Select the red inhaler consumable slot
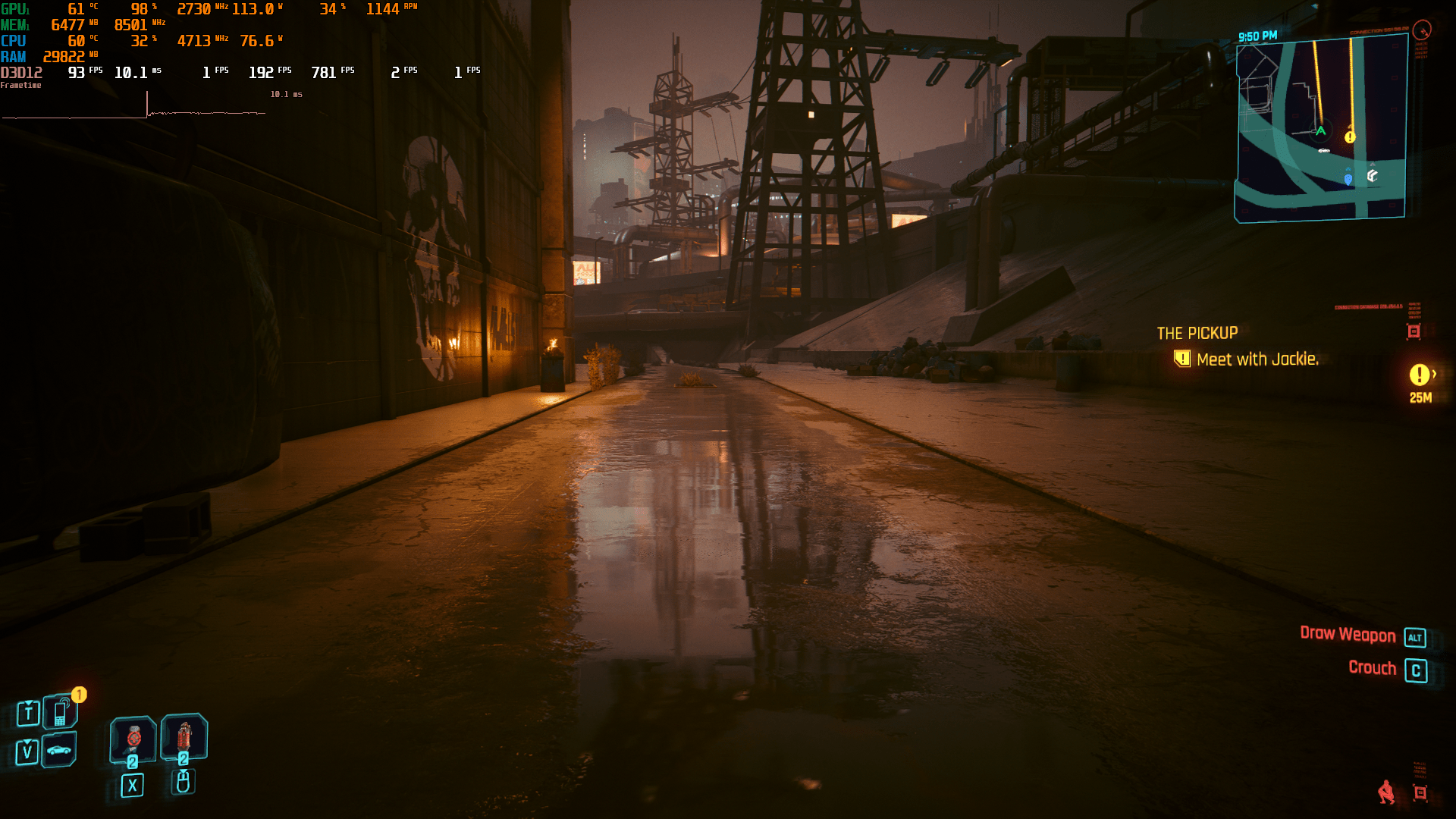The image size is (1456, 819). pos(184,736)
